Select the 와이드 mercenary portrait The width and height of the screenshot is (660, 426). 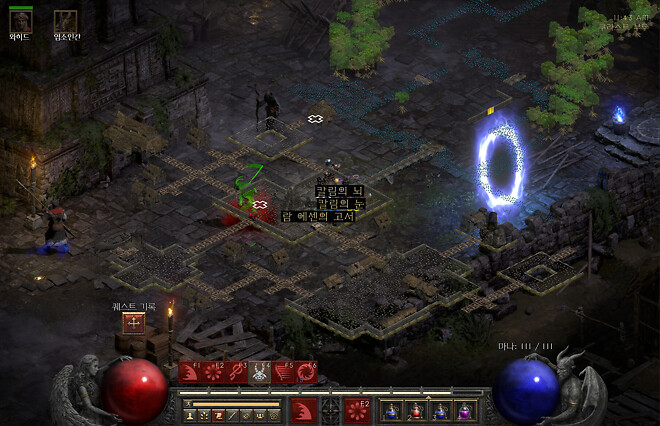20,20
